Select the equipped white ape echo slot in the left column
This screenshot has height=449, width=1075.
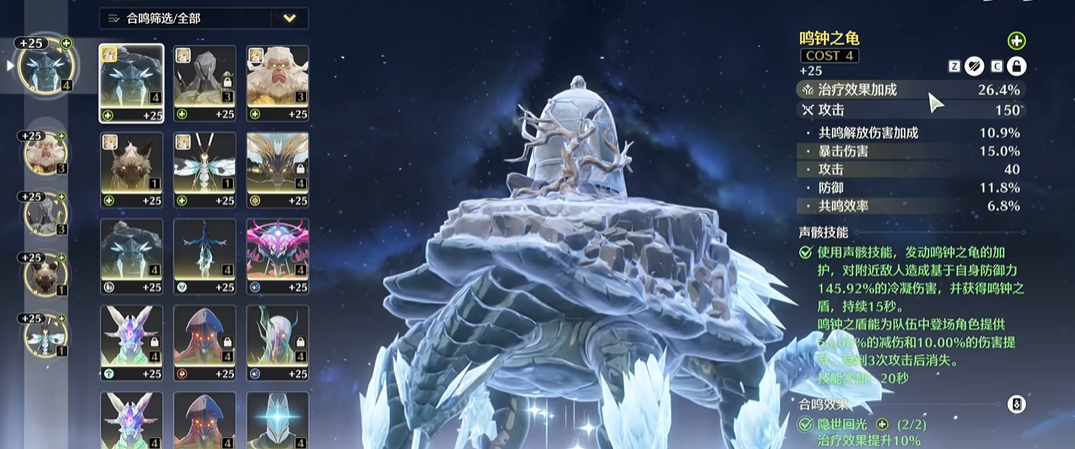[x=47, y=154]
